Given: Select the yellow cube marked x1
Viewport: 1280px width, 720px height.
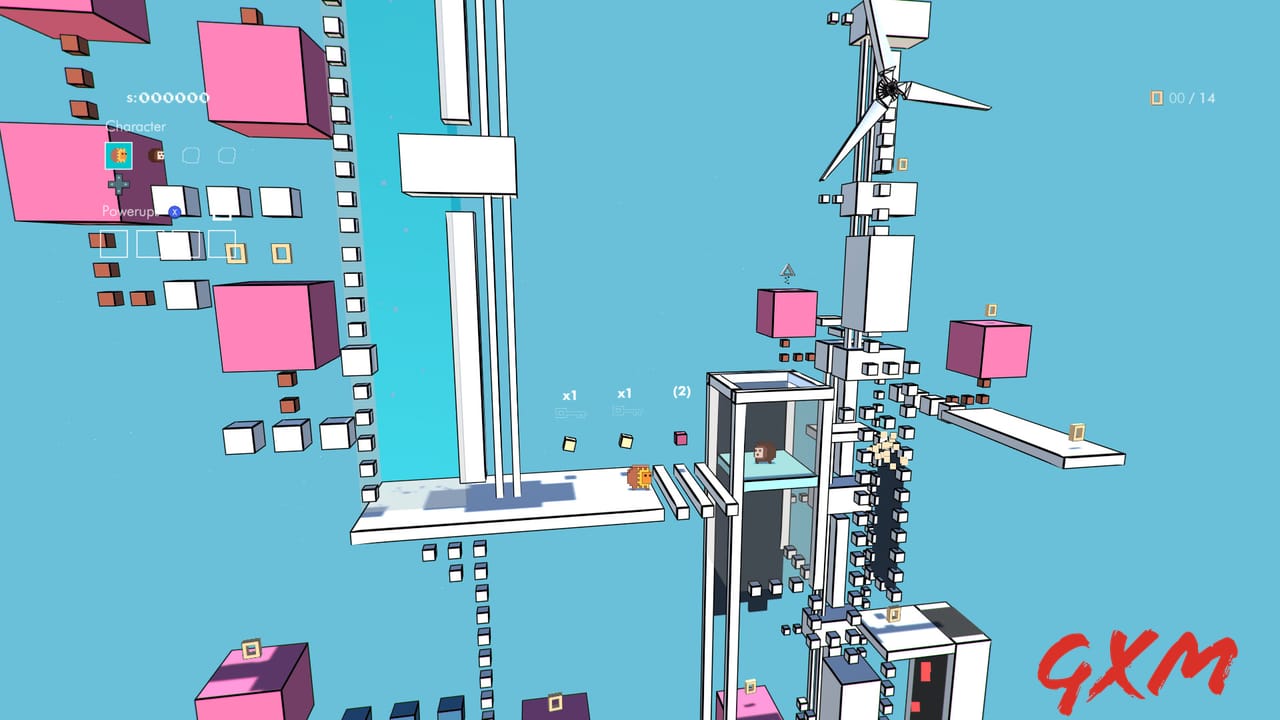Looking at the screenshot, I should click(569, 442).
